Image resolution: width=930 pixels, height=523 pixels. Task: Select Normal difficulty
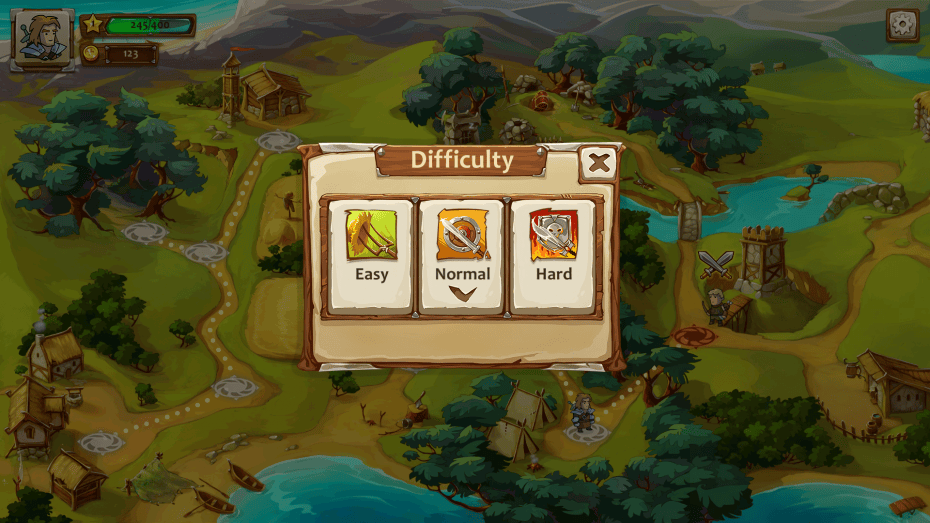tap(462, 255)
